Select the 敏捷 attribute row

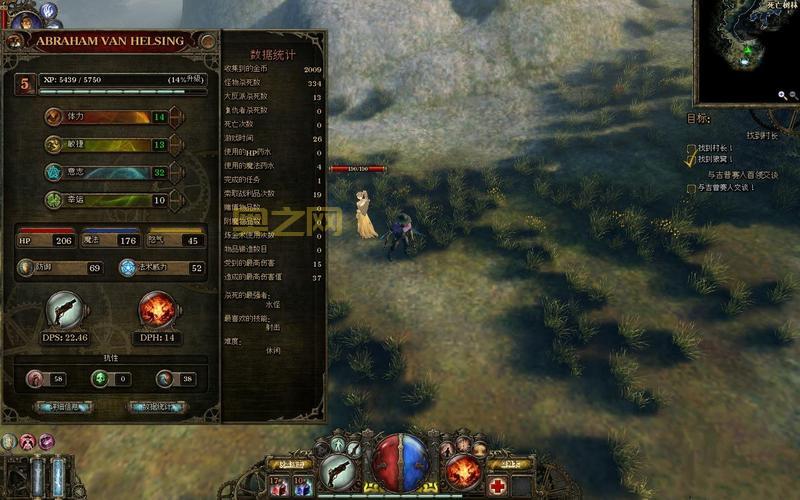tap(108, 144)
